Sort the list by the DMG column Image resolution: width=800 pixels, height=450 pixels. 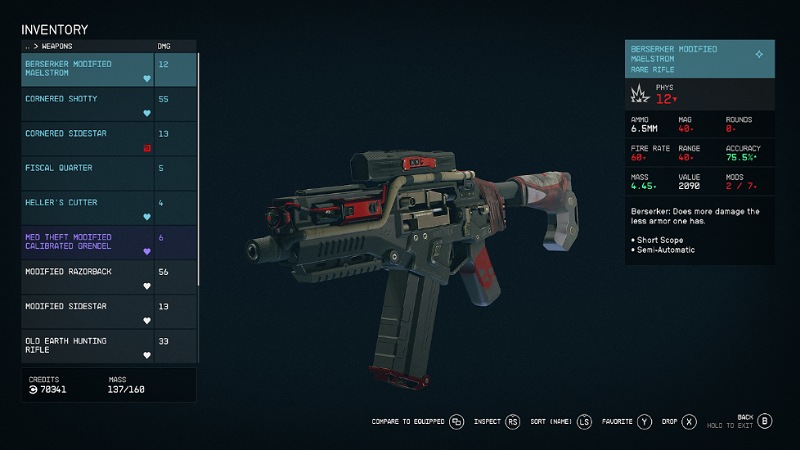(x=164, y=46)
